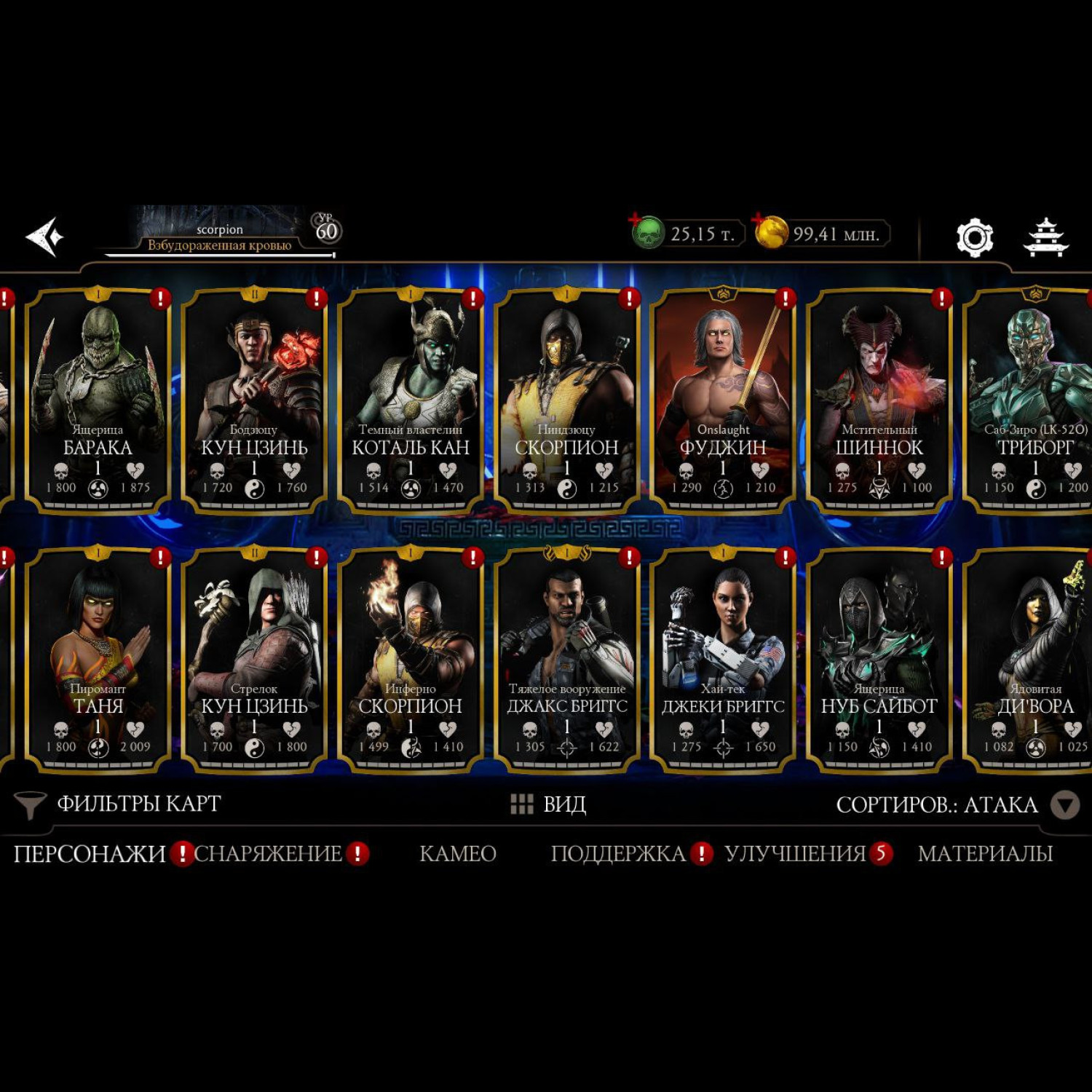The width and height of the screenshot is (1092, 1092).
Task: Choose the Triborg Sub-Zero LK-520 card
Action: pos(1034,400)
